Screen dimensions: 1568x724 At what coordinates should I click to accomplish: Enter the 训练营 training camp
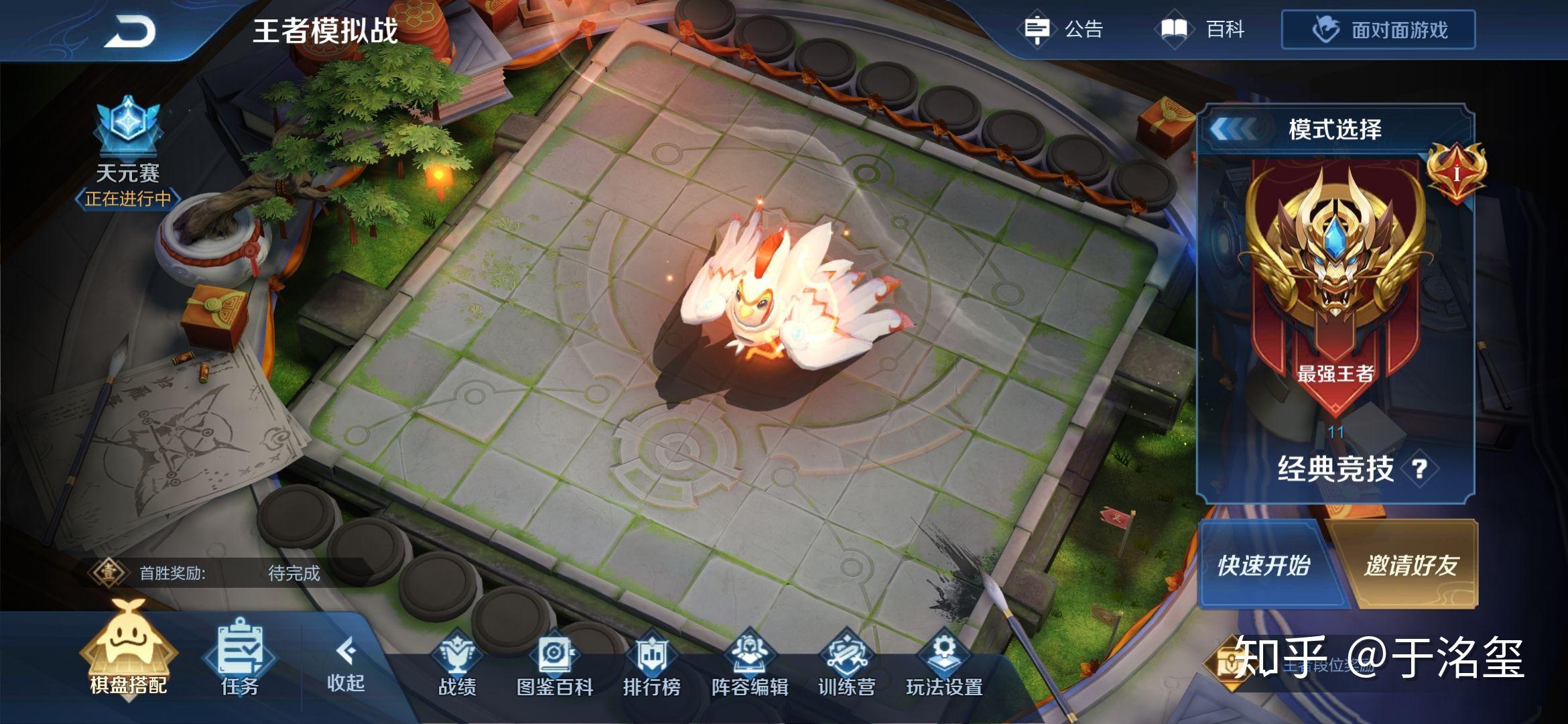click(846, 664)
